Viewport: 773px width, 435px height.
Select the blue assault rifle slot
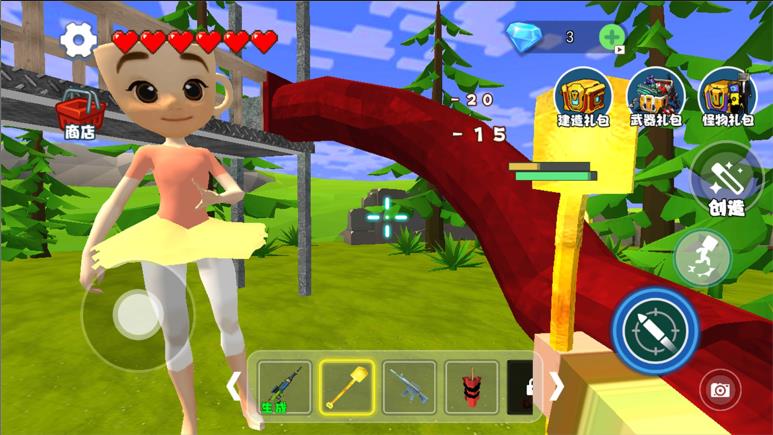coord(409,387)
